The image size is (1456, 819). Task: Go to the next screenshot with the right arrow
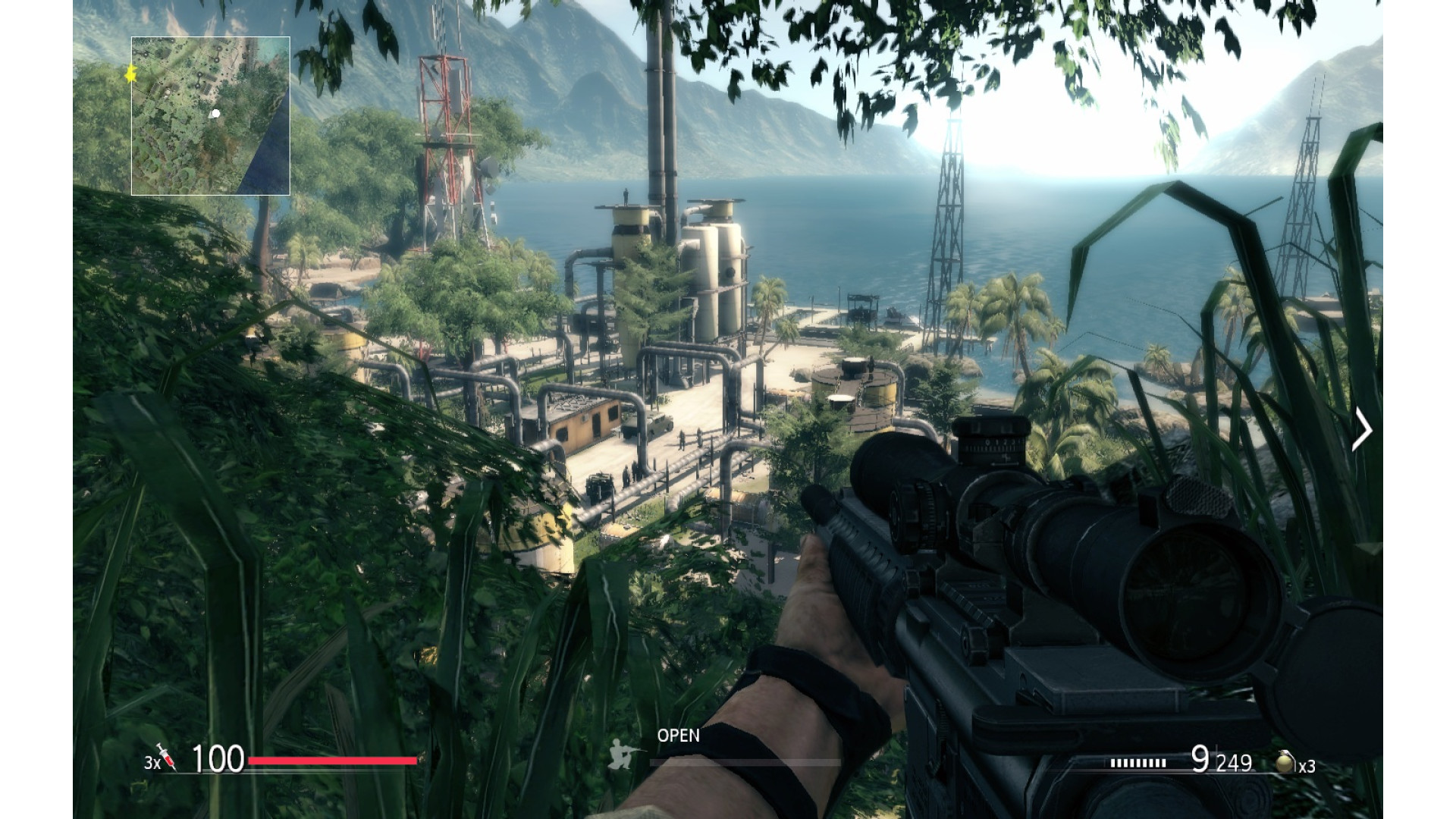pyautogui.click(x=1362, y=430)
